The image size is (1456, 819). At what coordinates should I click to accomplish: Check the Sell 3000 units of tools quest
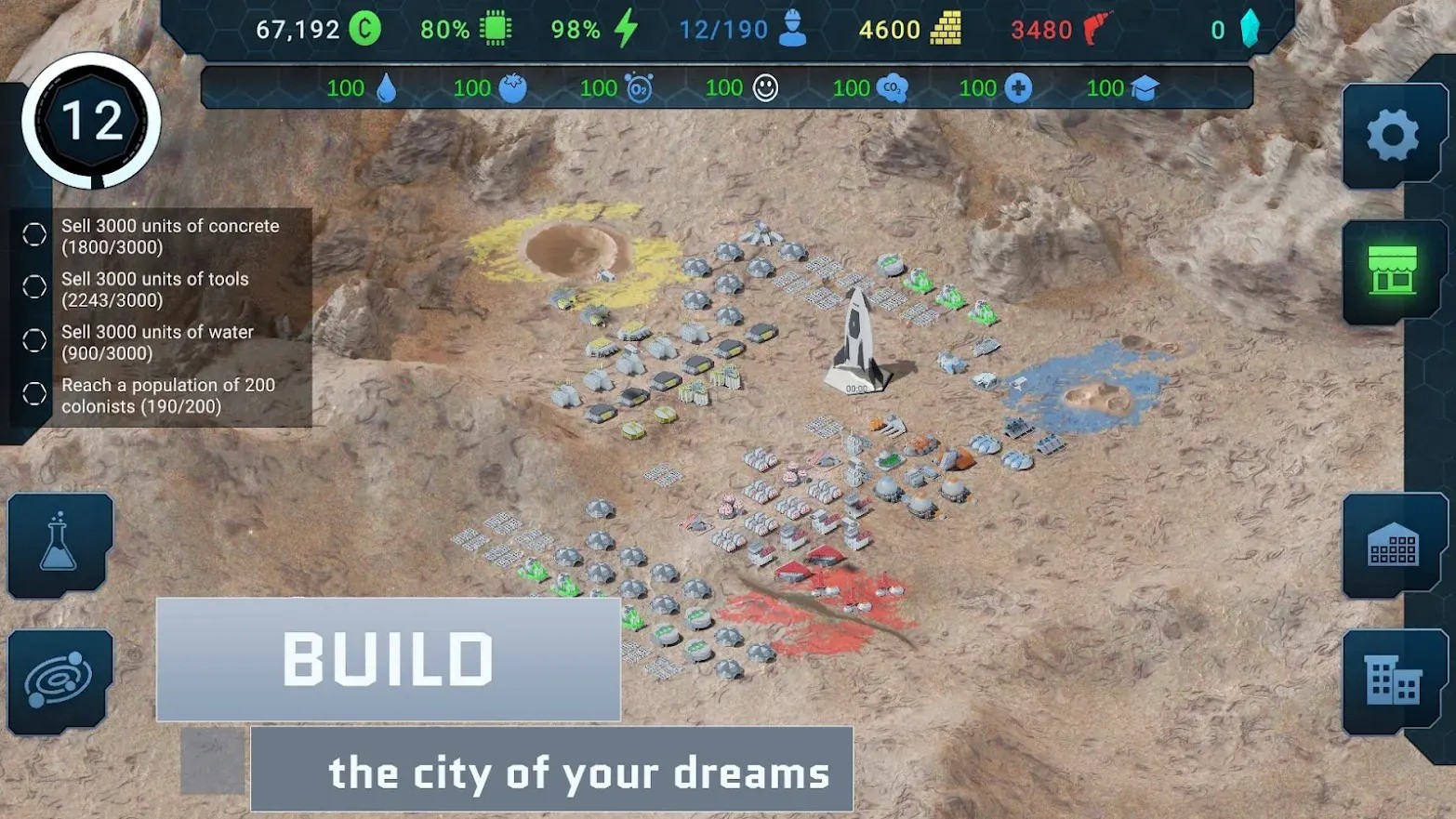pos(33,286)
